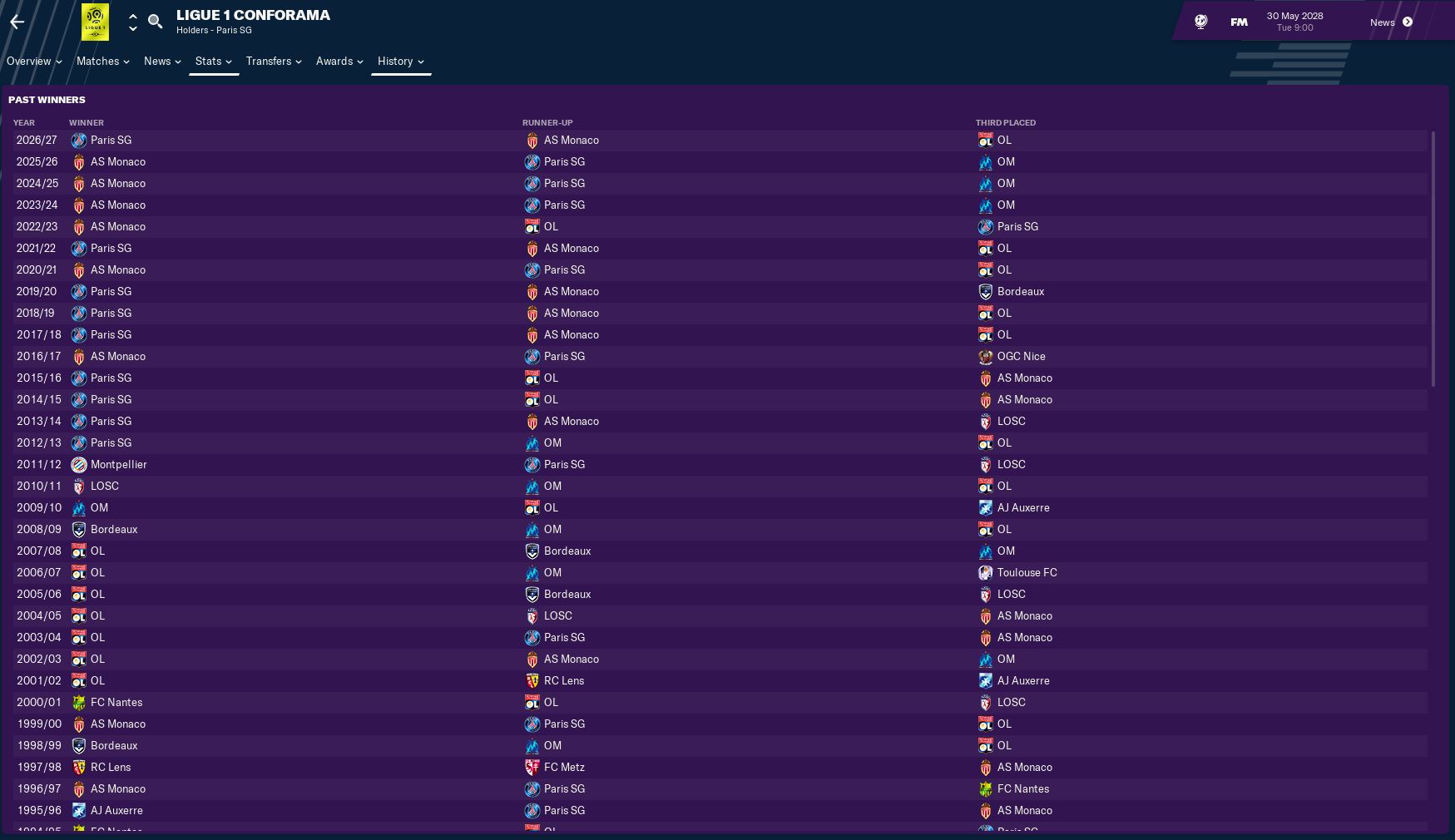1455x840 pixels.
Task: Open the search magnifier icon
Action: pyautogui.click(x=155, y=22)
